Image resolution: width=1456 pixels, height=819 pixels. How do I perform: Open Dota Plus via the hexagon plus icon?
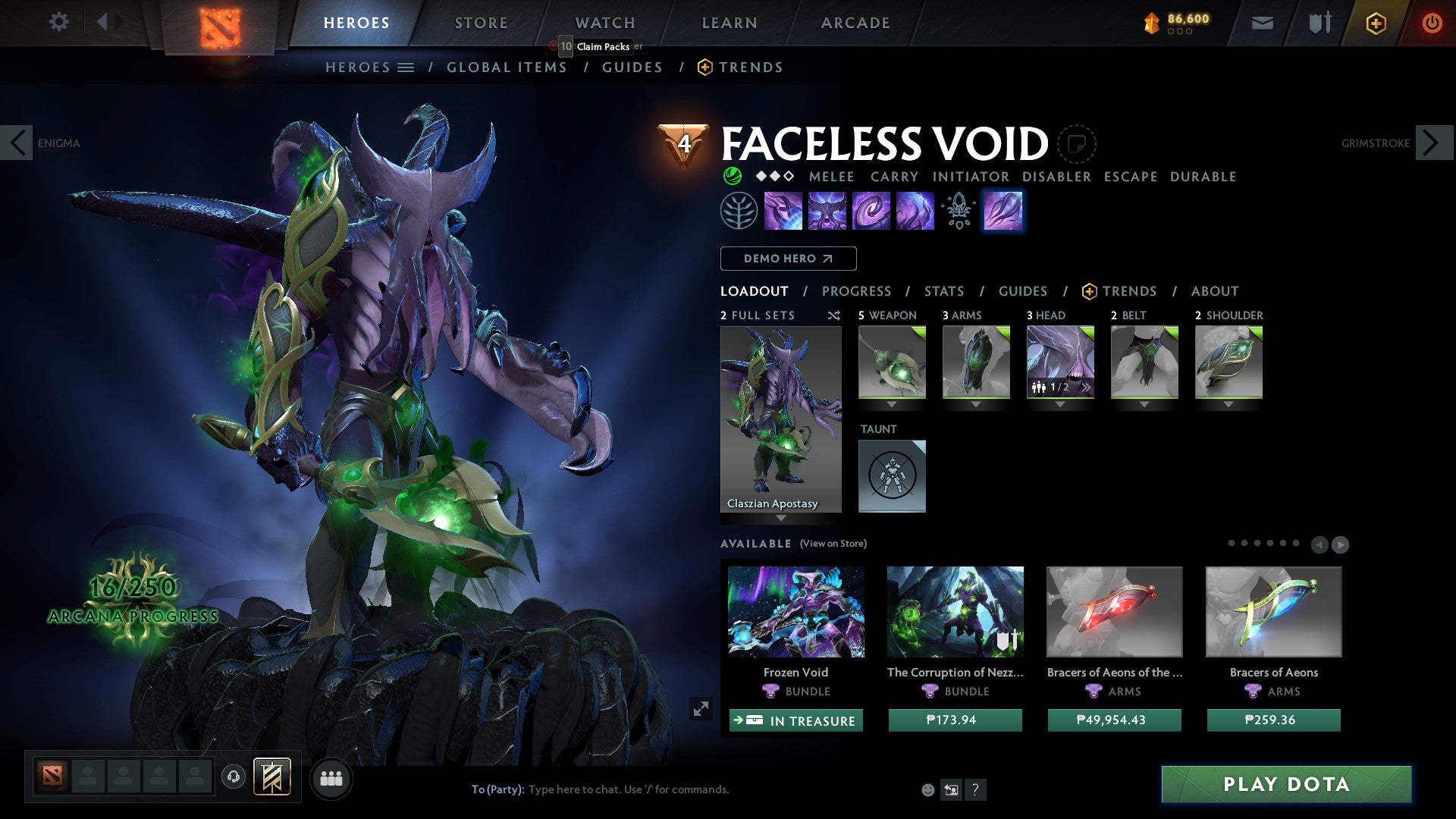1376,23
